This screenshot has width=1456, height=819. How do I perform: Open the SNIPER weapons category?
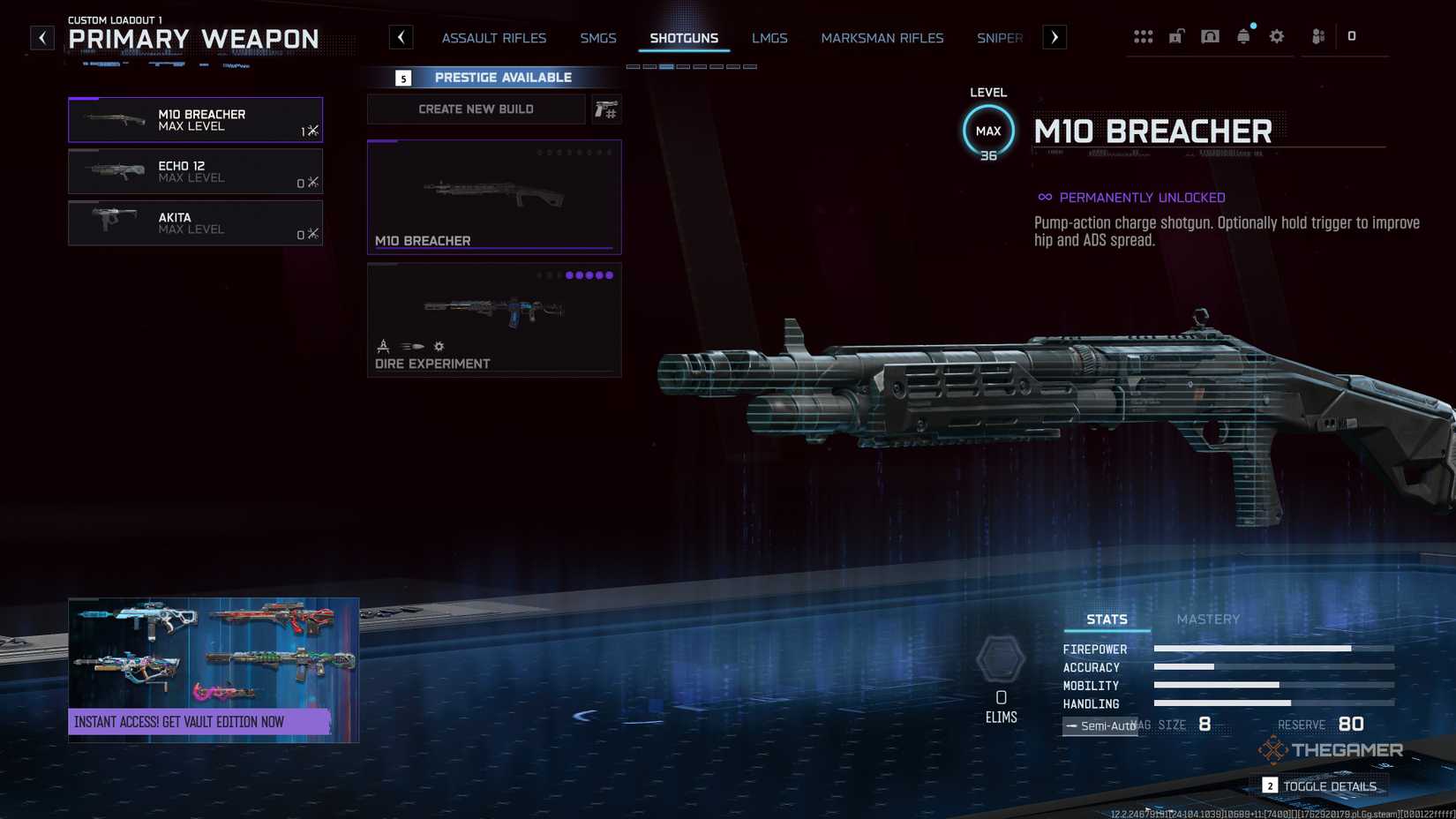click(998, 38)
